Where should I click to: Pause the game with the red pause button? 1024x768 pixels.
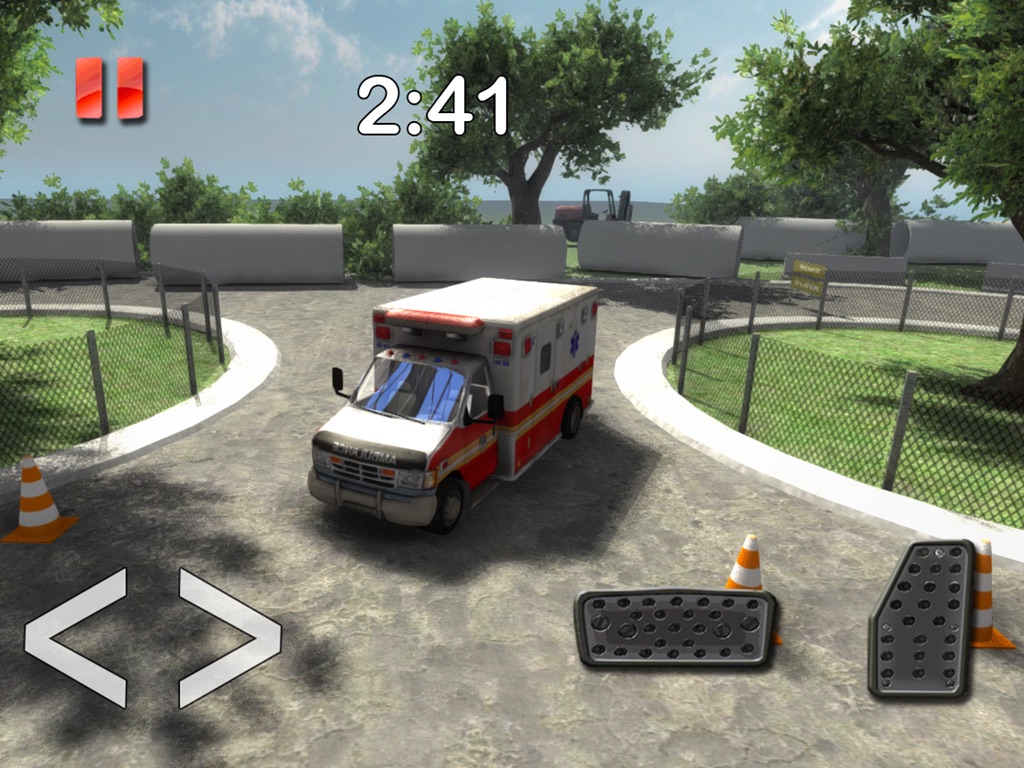click(x=110, y=89)
